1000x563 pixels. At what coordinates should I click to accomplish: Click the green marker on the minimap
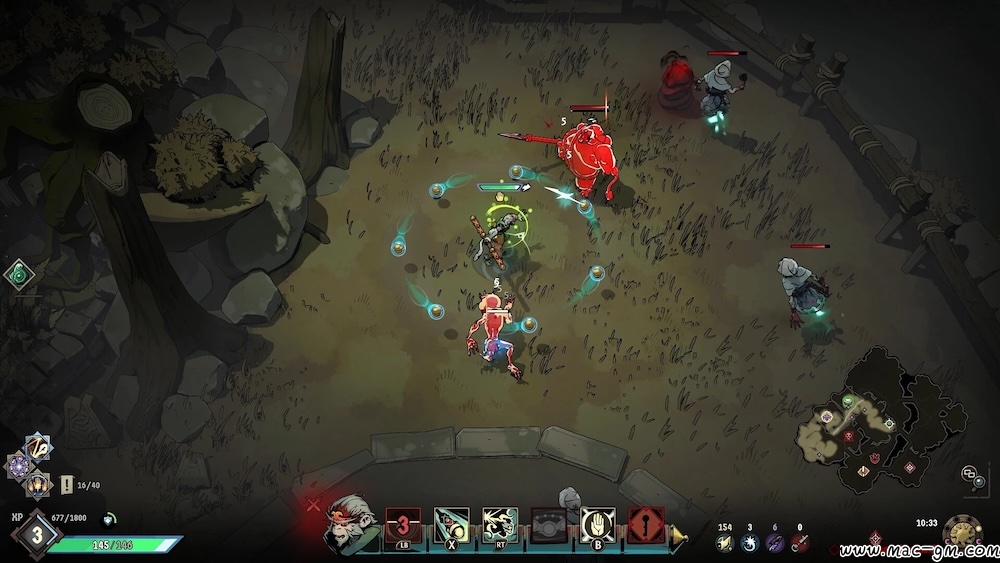coord(849,402)
